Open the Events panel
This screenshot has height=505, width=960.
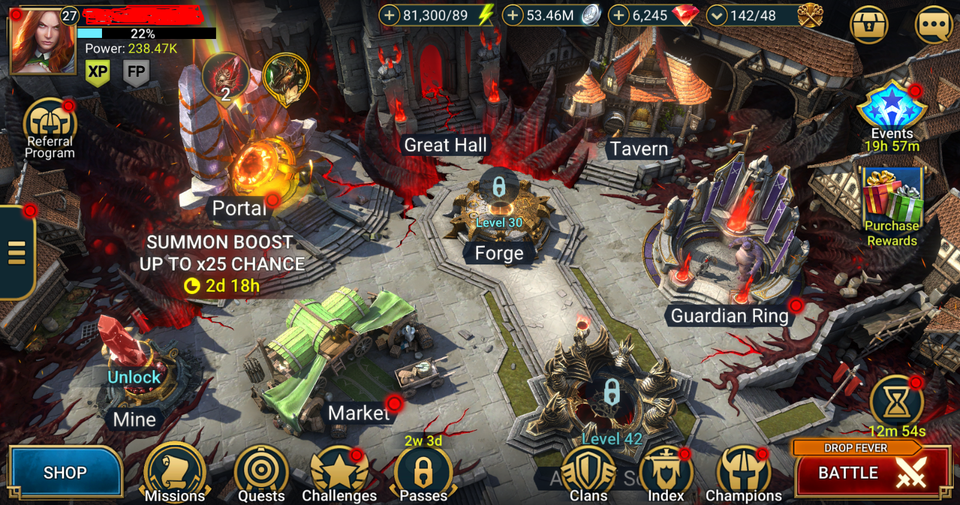pyautogui.click(x=891, y=108)
